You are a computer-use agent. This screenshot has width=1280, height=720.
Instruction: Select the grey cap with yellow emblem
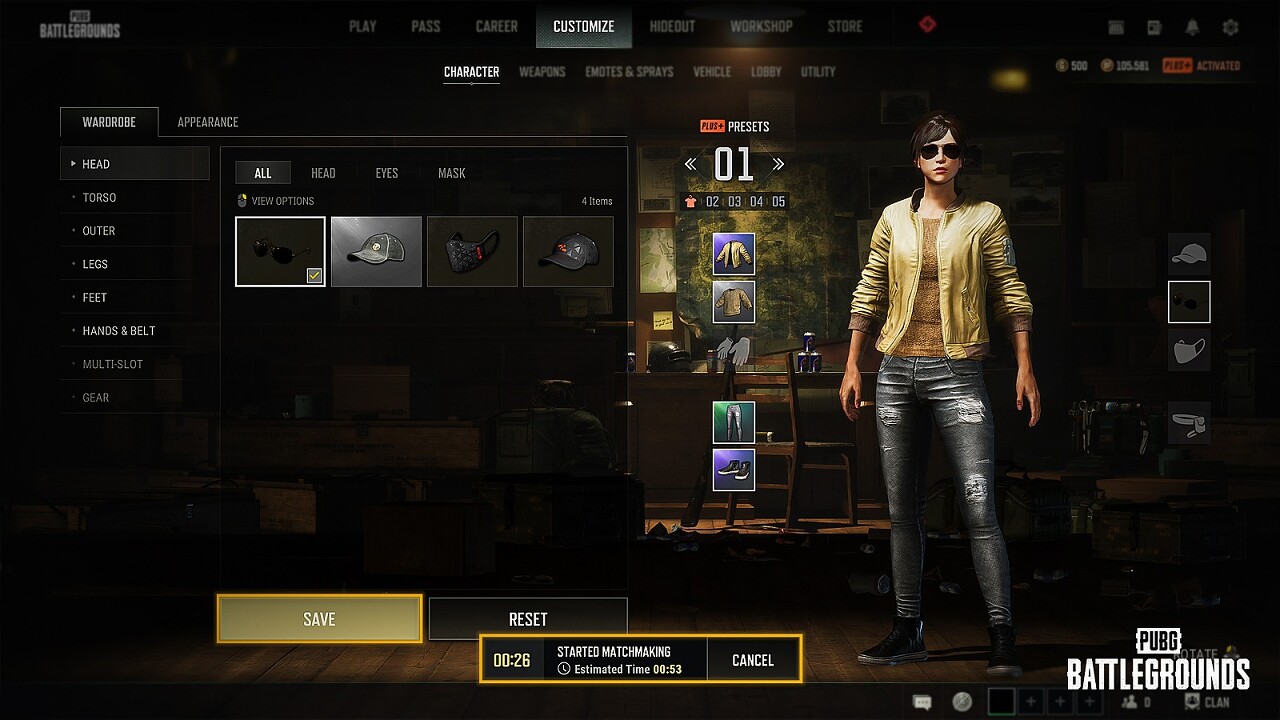(376, 251)
